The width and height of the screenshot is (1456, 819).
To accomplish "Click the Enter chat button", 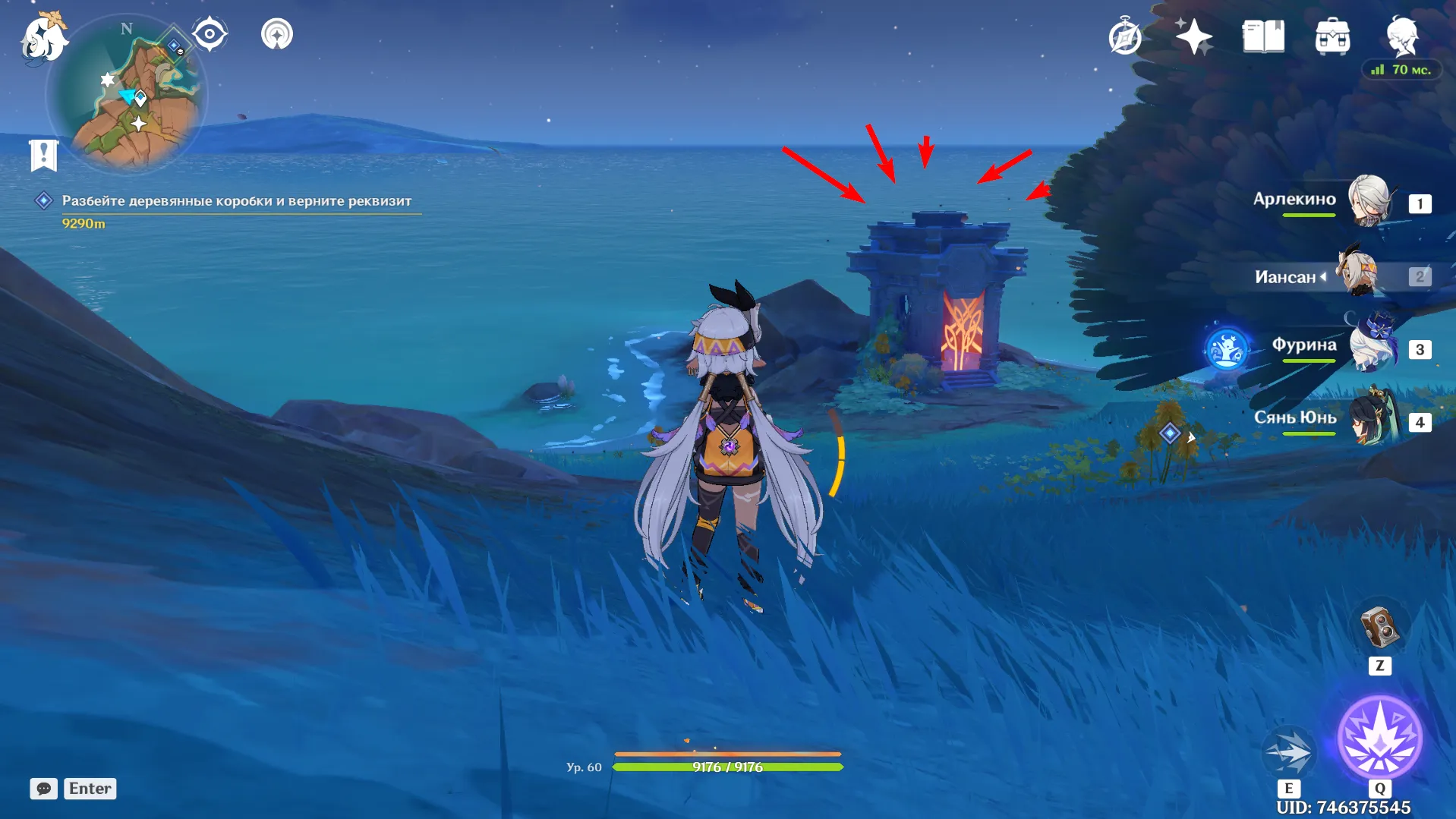I will [x=90, y=789].
